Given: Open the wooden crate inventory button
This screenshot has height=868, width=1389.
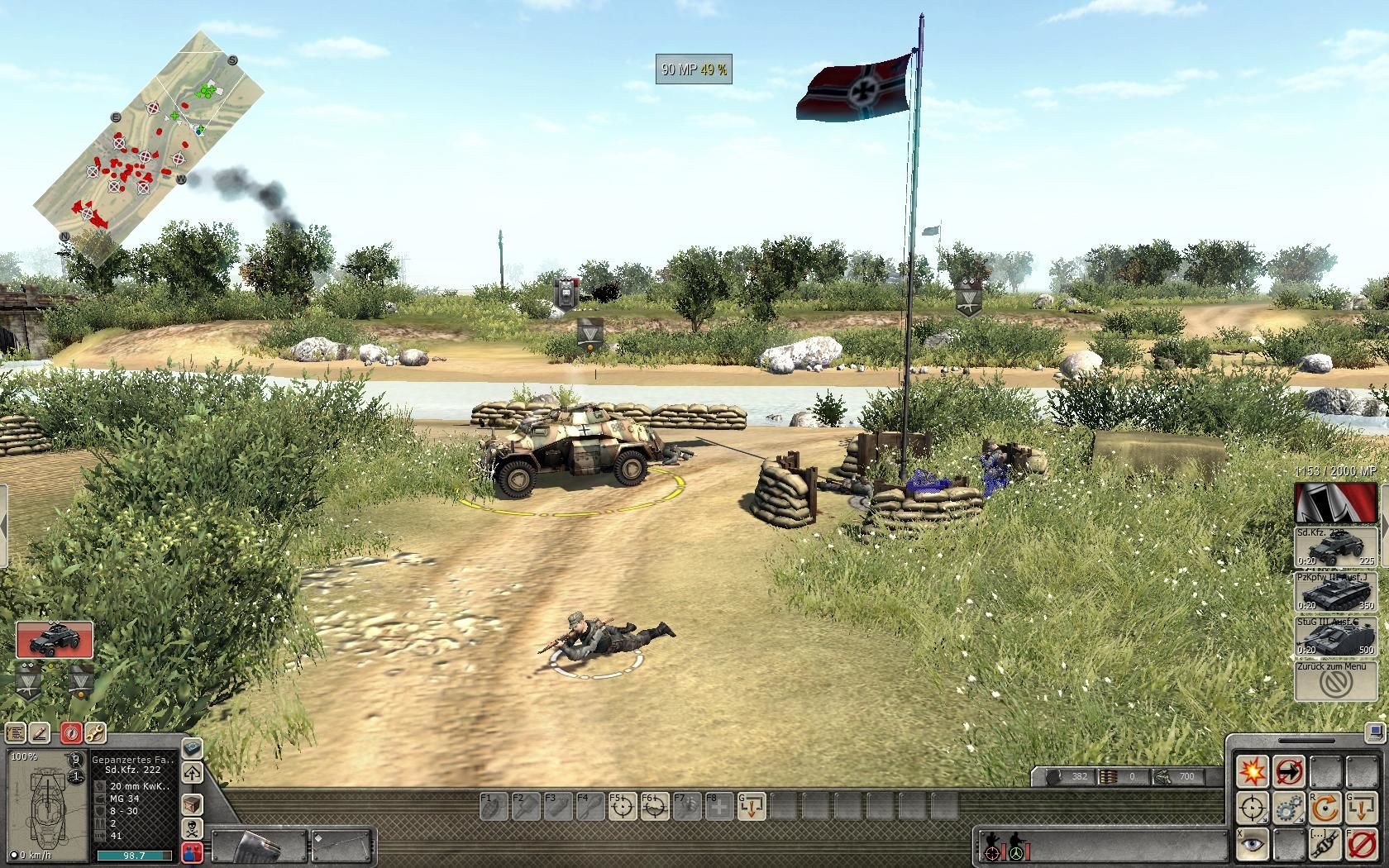Looking at the screenshot, I should pos(192,804).
